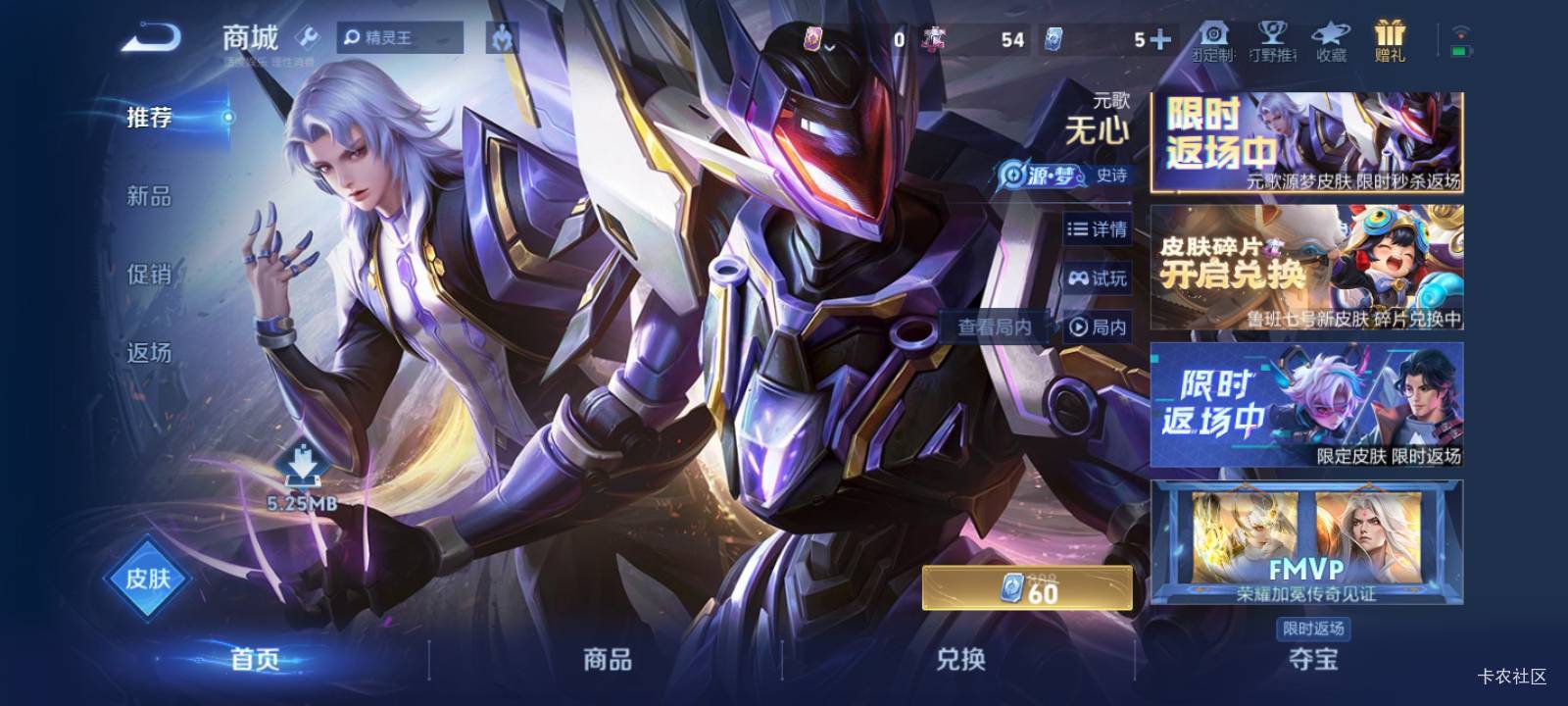The width and height of the screenshot is (1568, 706).
Task: Click the 局内 play icon
Action: click(1097, 328)
